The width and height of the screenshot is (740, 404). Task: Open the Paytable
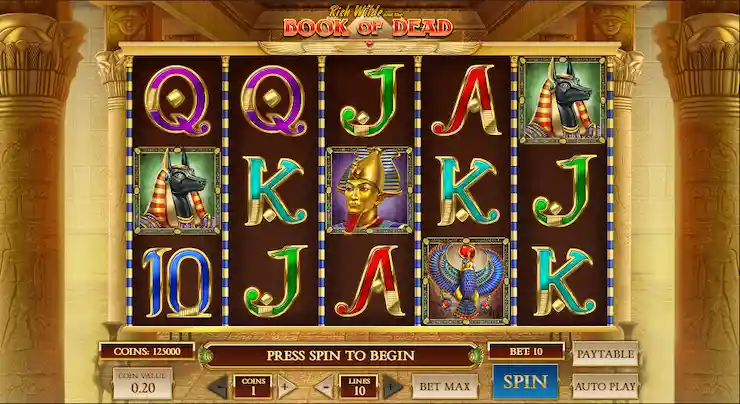click(604, 353)
